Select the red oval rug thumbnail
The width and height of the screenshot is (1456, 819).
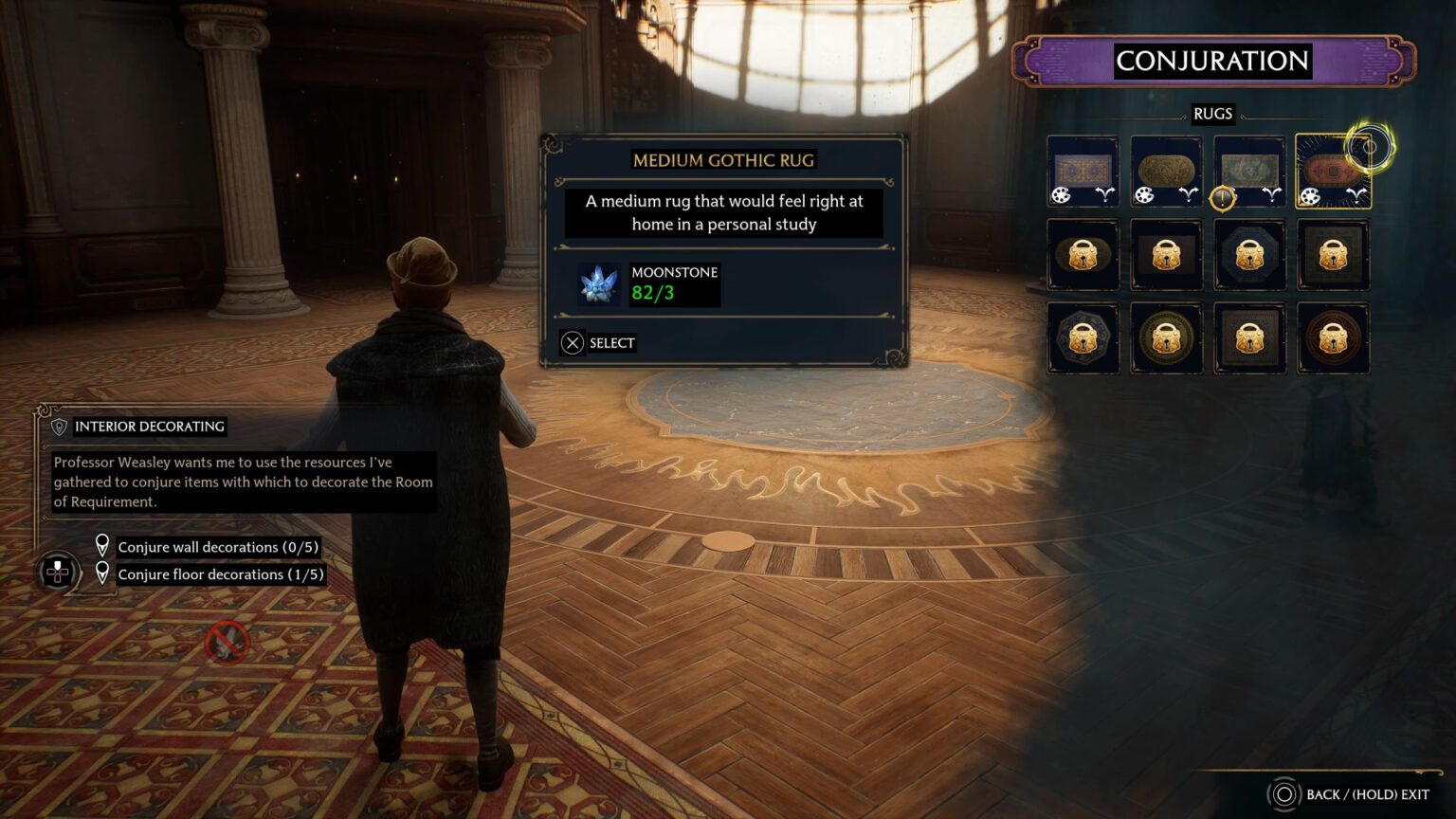[1333, 169]
